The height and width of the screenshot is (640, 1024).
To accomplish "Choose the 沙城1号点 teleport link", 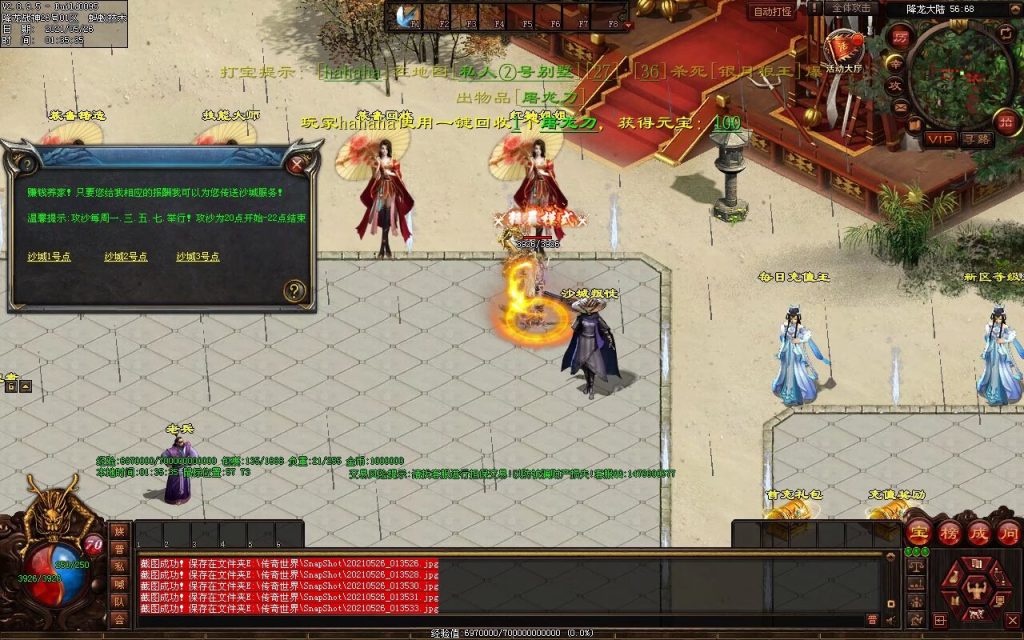I will [49, 257].
